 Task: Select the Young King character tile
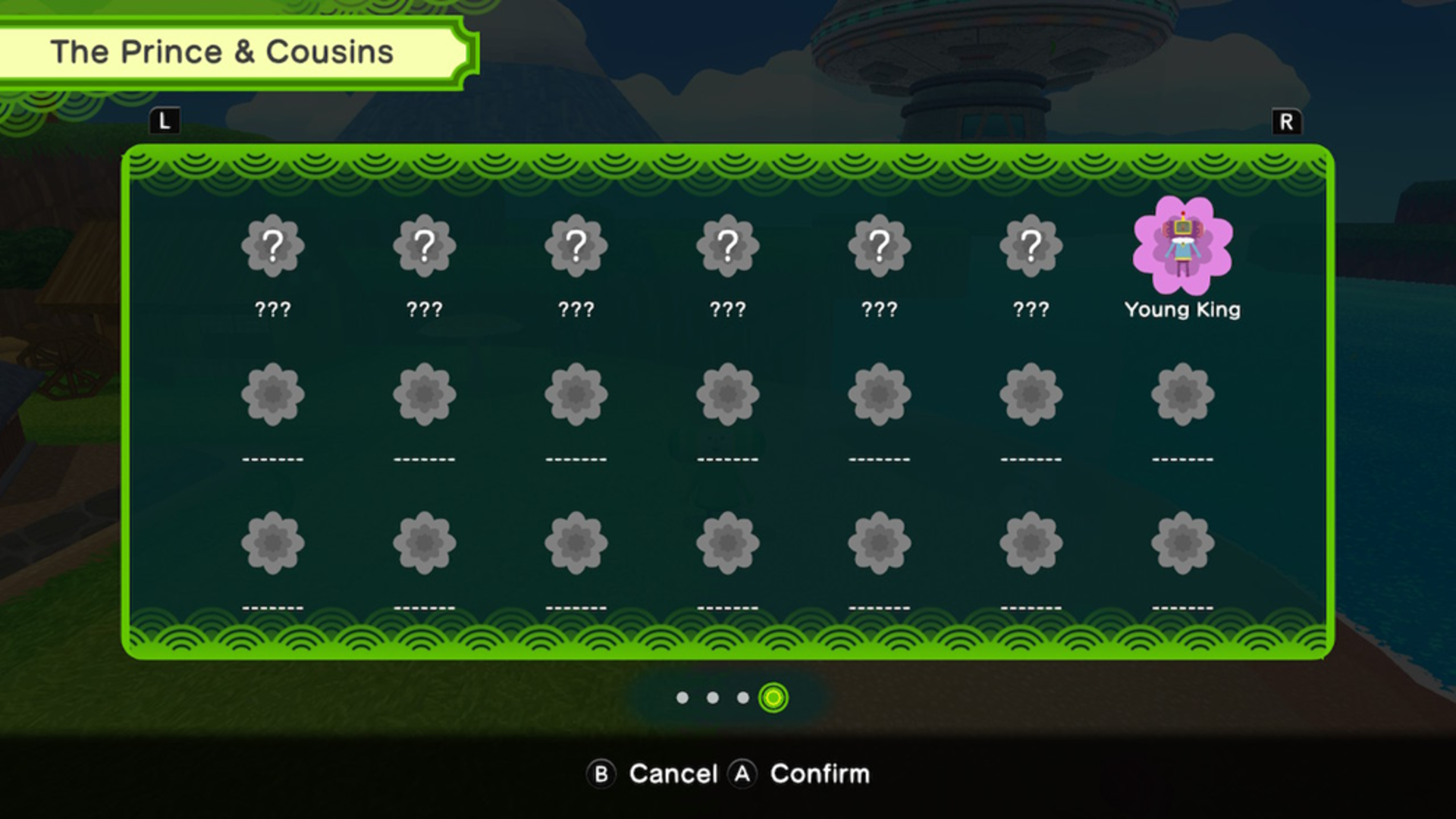pyautogui.click(x=1182, y=246)
